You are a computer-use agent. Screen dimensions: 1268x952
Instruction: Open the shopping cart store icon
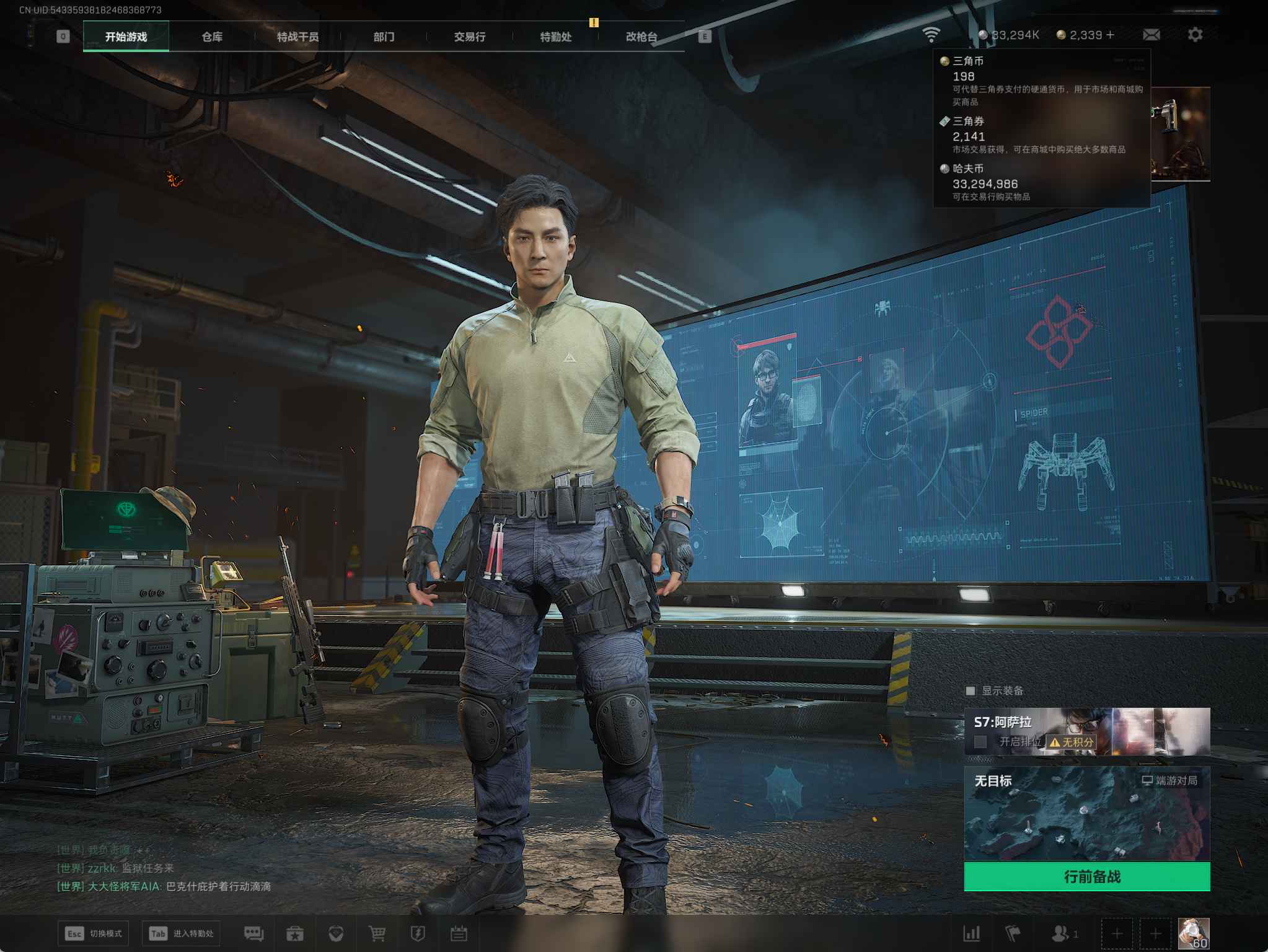[377, 933]
